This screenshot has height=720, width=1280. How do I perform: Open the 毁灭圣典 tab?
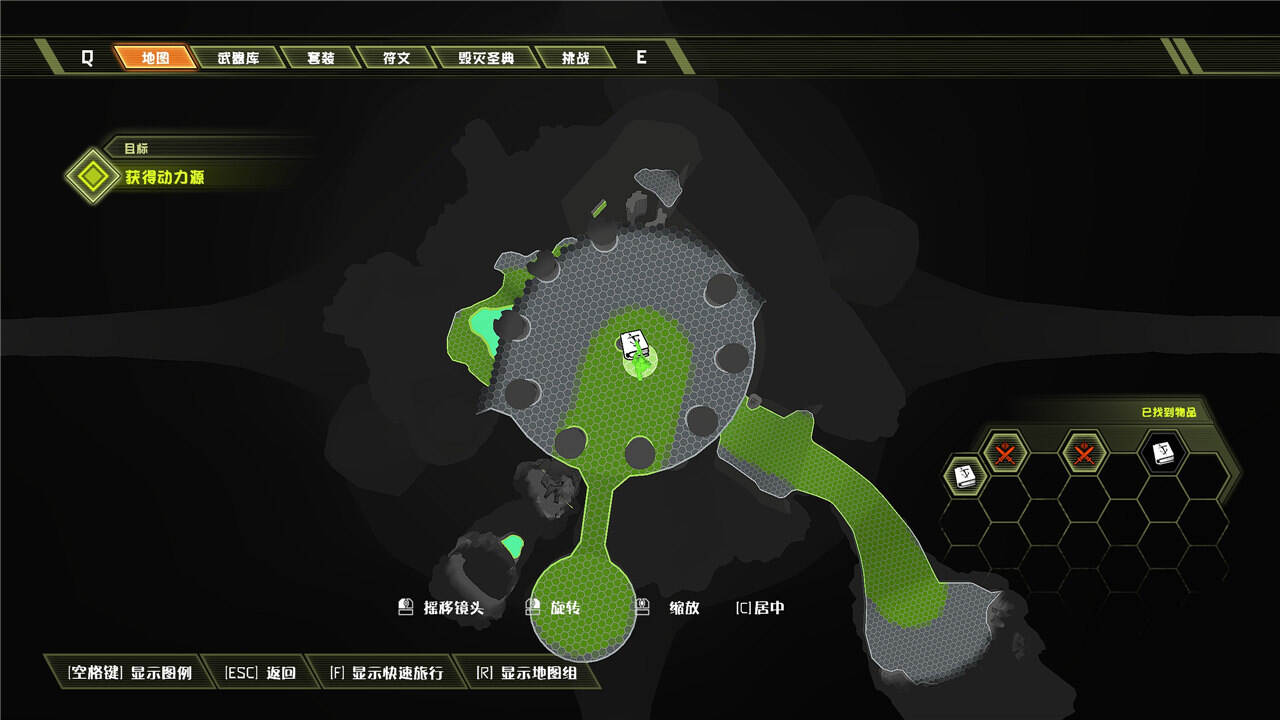point(486,57)
